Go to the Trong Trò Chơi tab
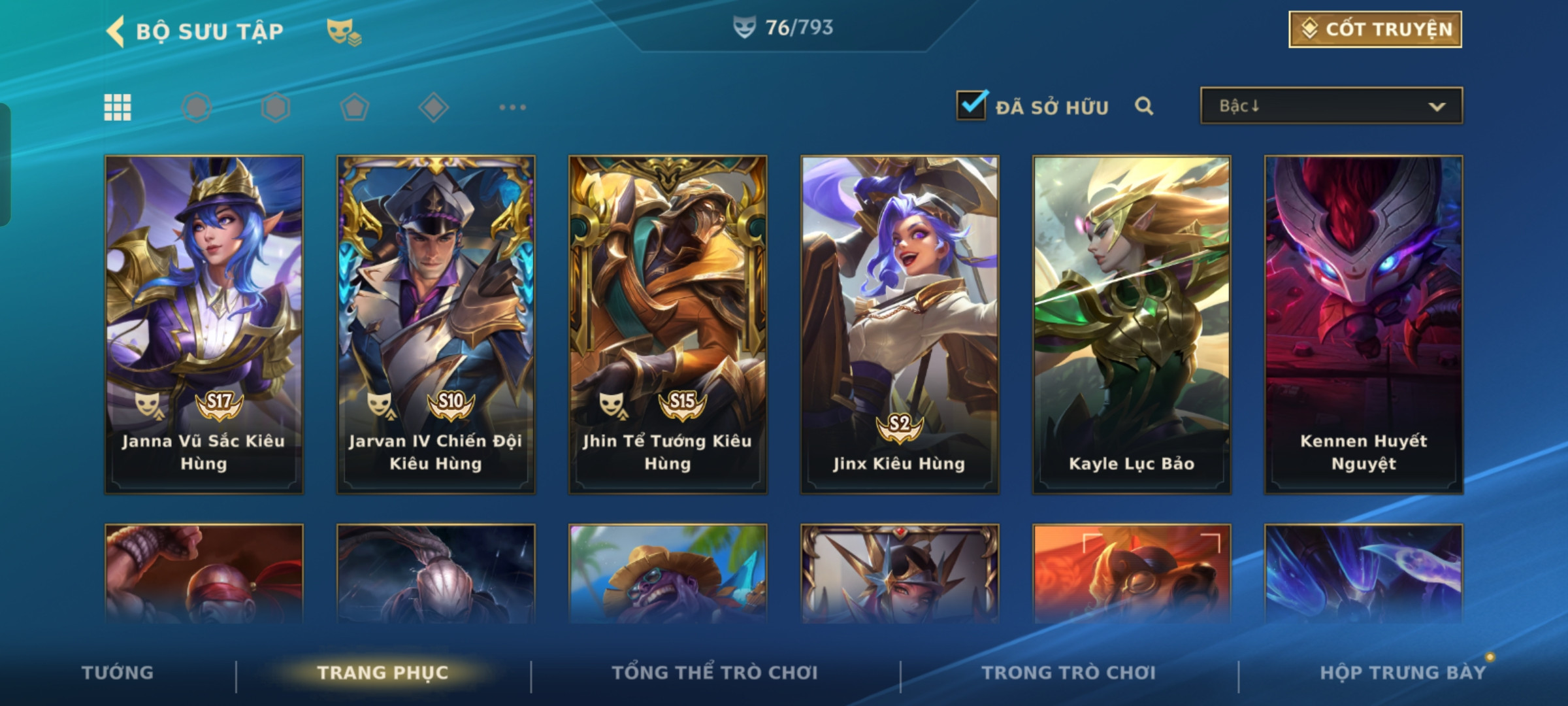This screenshot has height=706, width=1568. pyautogui.click(x=1069, y=673)
